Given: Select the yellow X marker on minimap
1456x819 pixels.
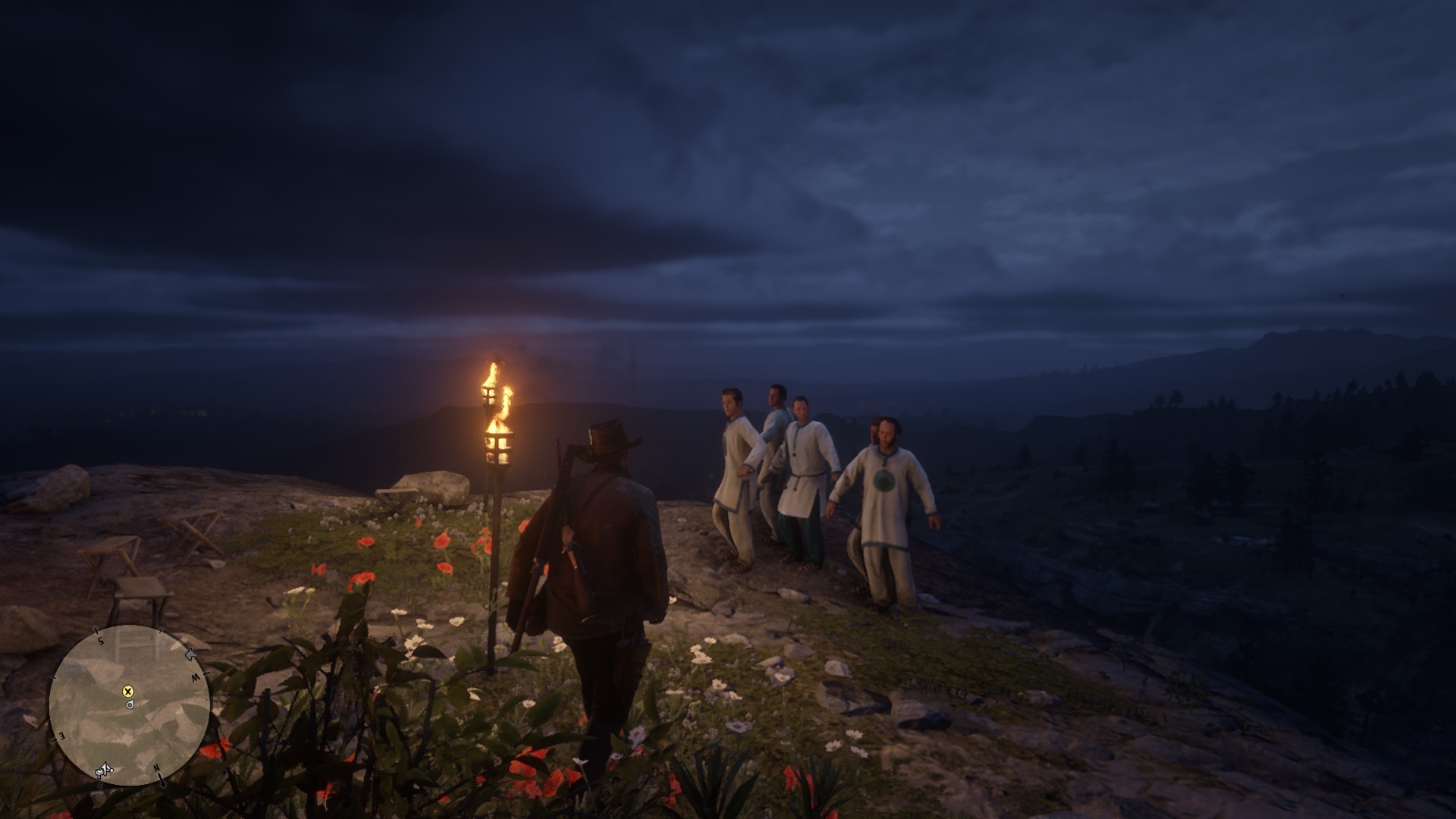Looking at the screenshot, I should click(128, 691).
